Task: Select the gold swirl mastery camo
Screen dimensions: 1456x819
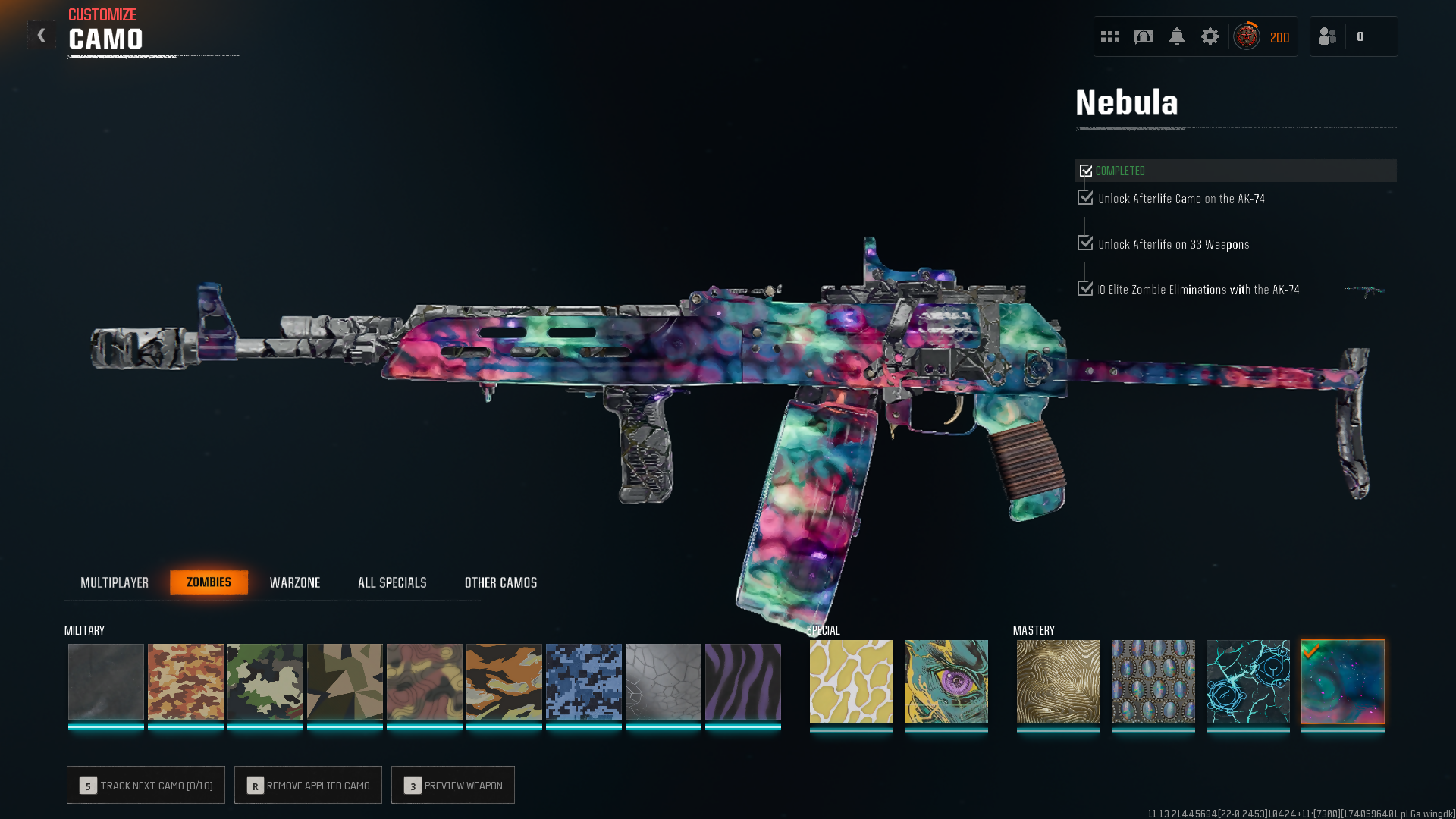Action: (x=1059, y=681)
